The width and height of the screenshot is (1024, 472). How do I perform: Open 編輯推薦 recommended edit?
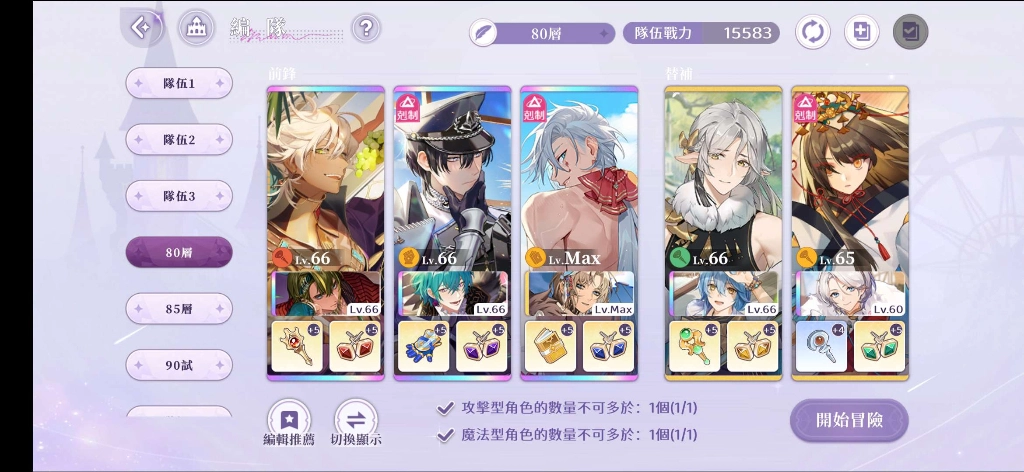coord(289,424)
